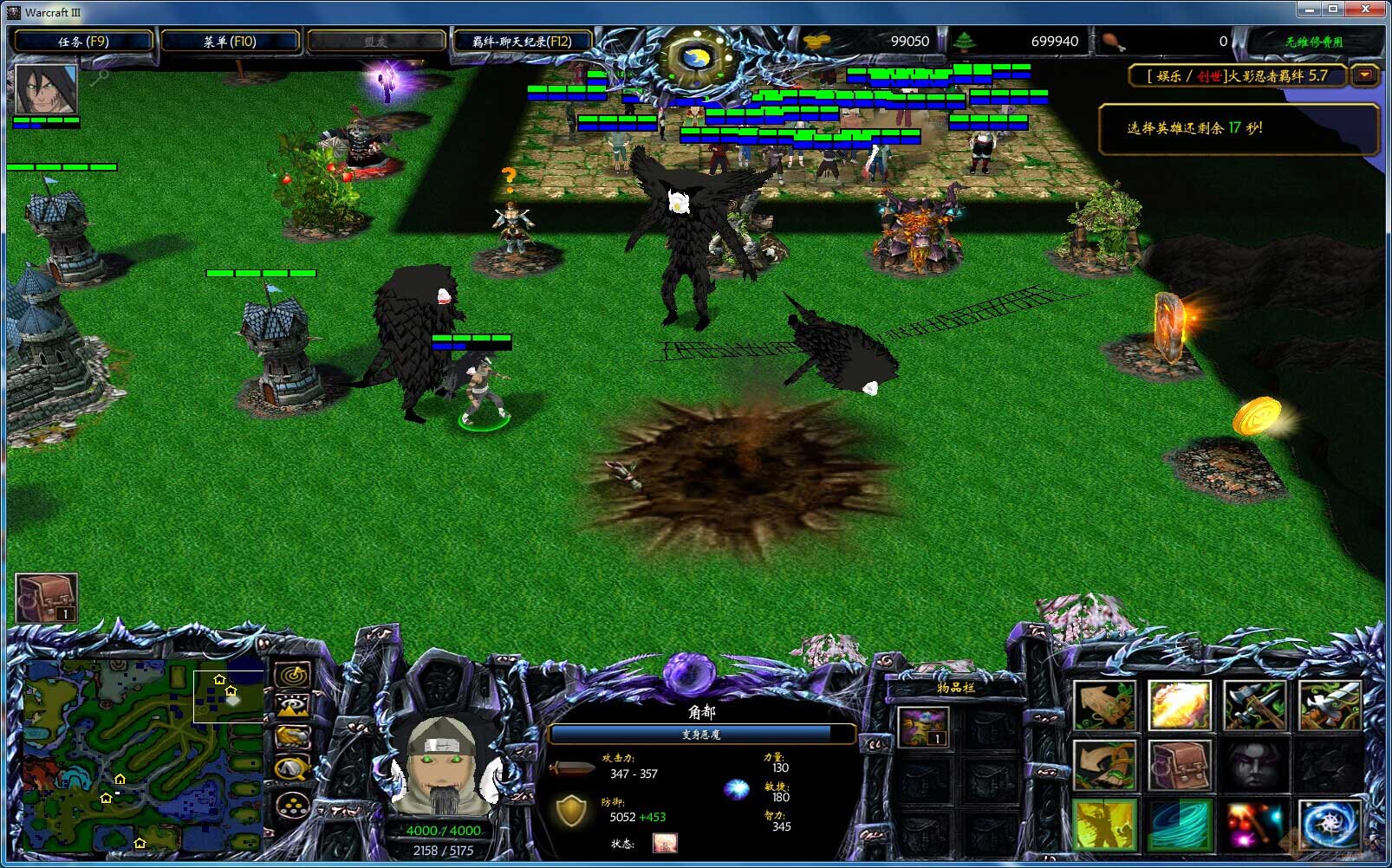The image size is (1392, 868).
Task: Toggle minimap ally color mode button
Action: pyautogui.click(x=295, y=737)
